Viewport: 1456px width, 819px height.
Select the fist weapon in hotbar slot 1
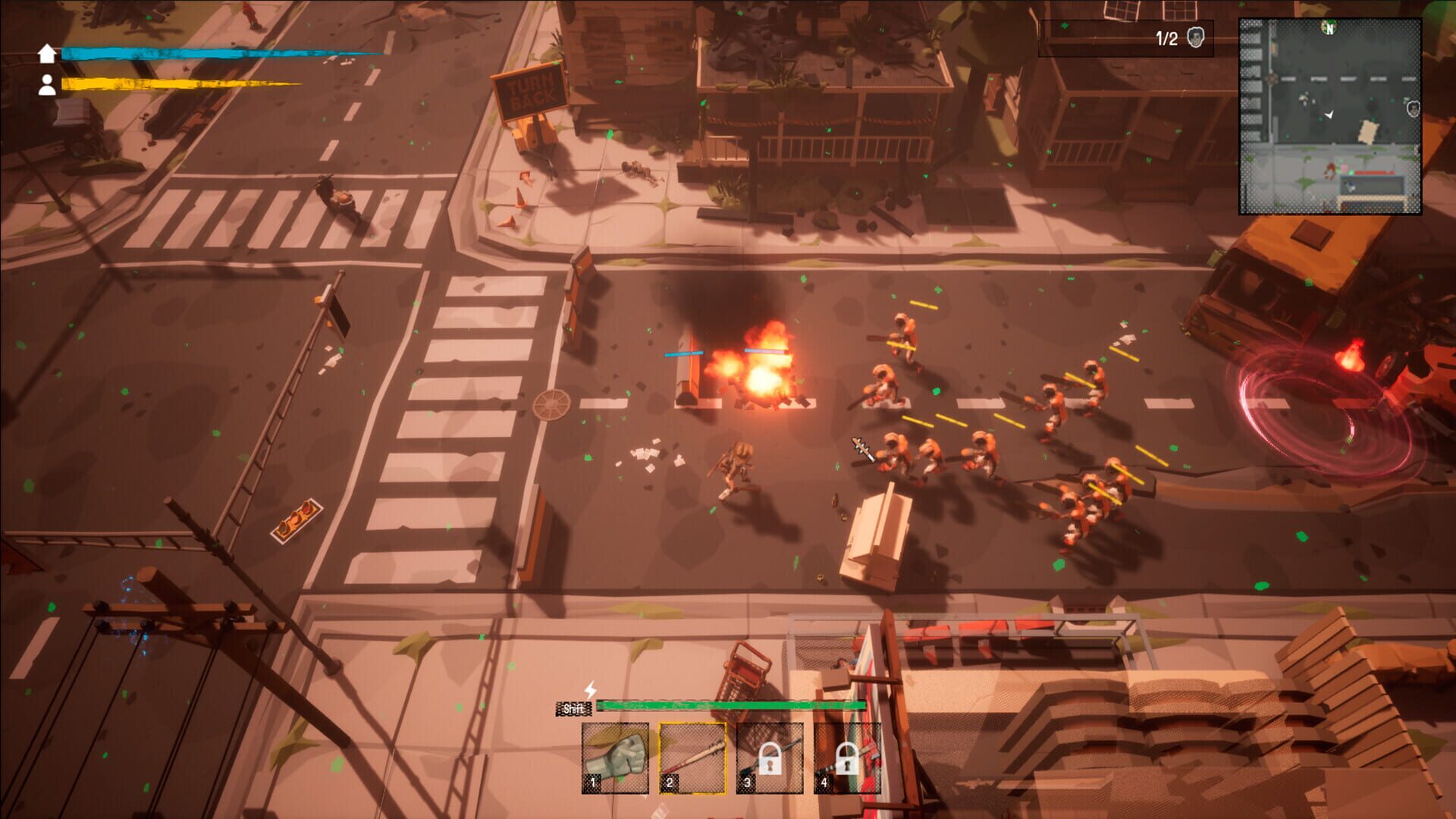pos(616,758)
